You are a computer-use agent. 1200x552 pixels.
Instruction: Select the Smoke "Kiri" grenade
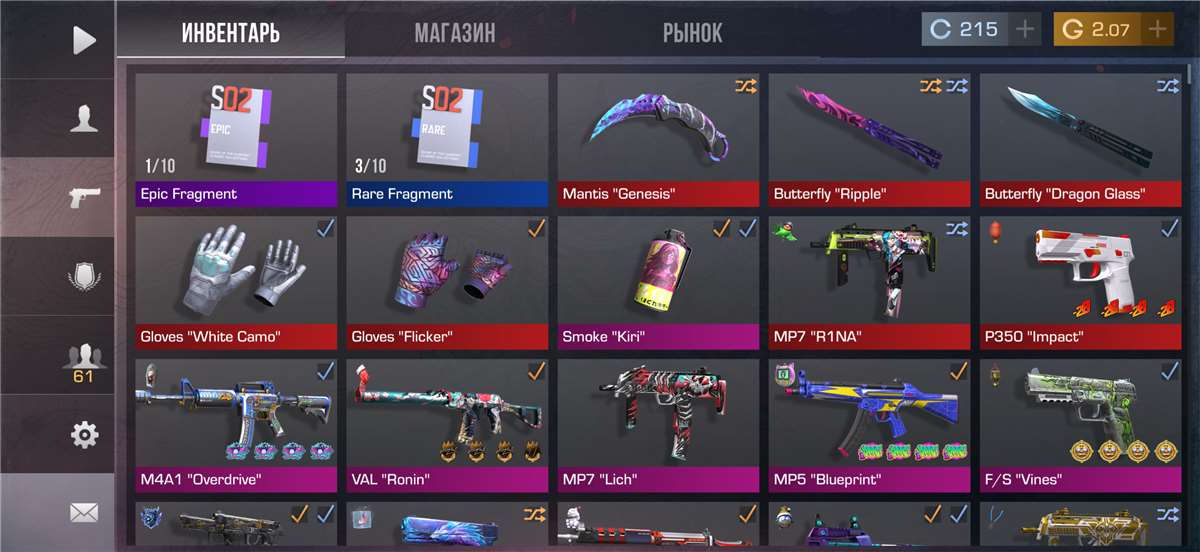(658, 281)
